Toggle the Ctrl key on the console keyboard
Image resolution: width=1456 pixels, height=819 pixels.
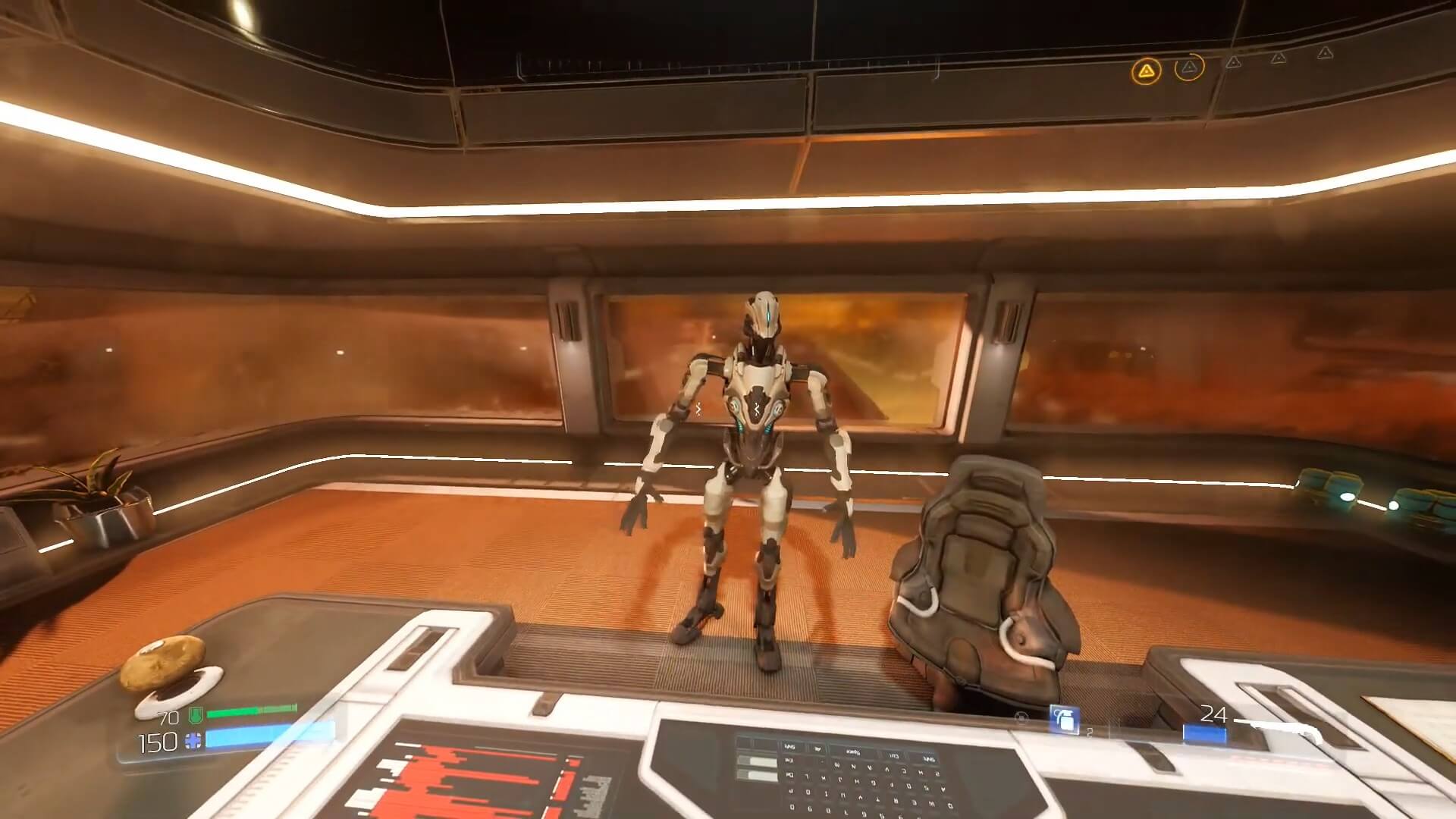point(894,756)
